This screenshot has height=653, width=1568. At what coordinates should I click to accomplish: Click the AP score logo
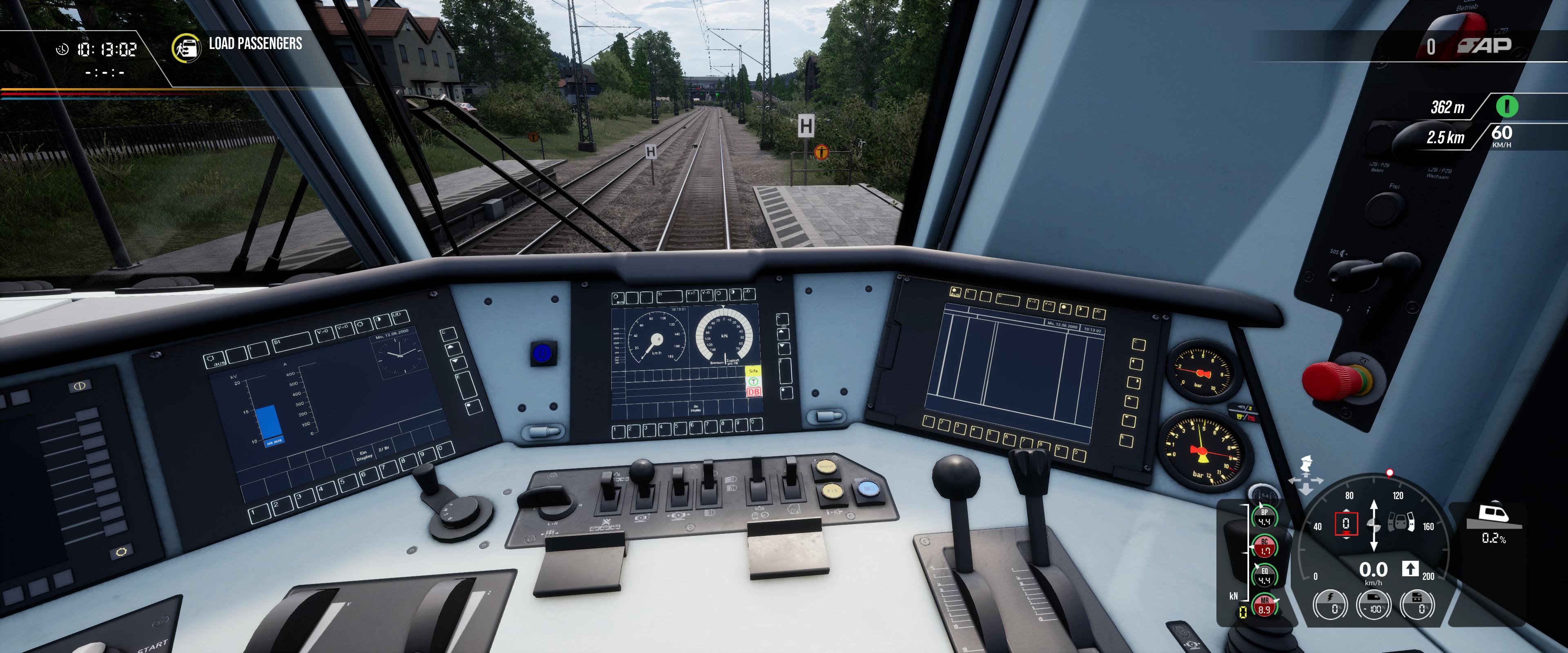click(x=1485, y=45)
